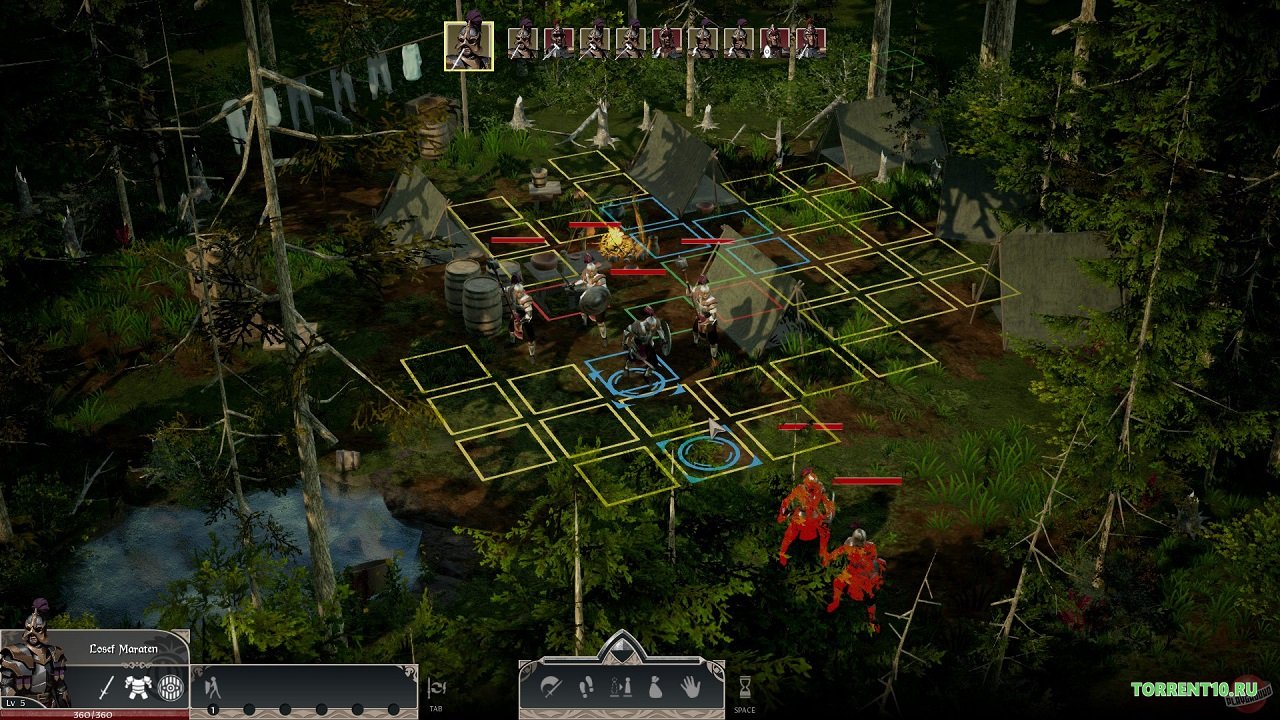The width and height of the screenshot is (1280, 720).
Task: Open the pouch item action
Action: pyautogui.click(x=655, y=687)
